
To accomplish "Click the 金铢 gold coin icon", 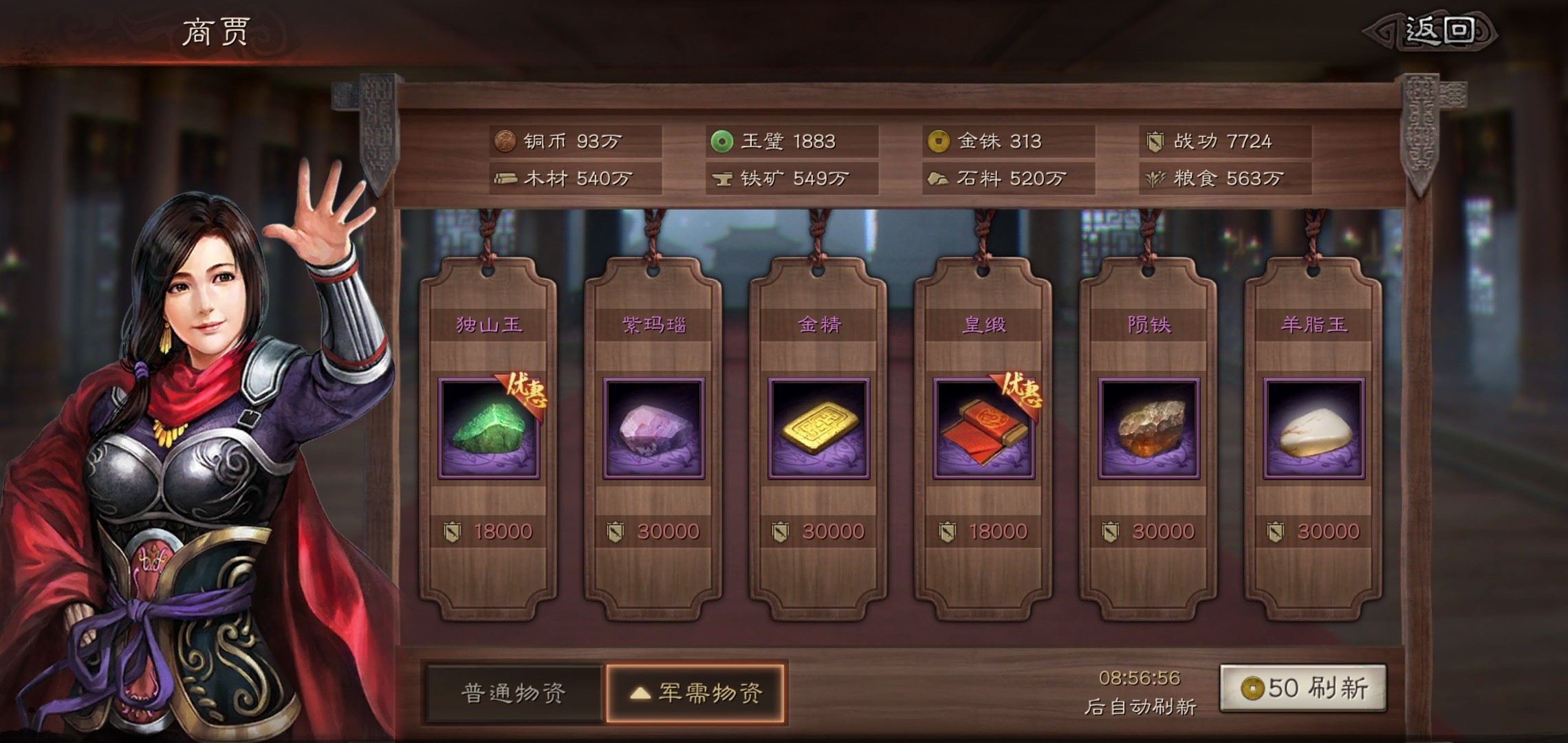I will pyautogui.click(x=939, y=141).
